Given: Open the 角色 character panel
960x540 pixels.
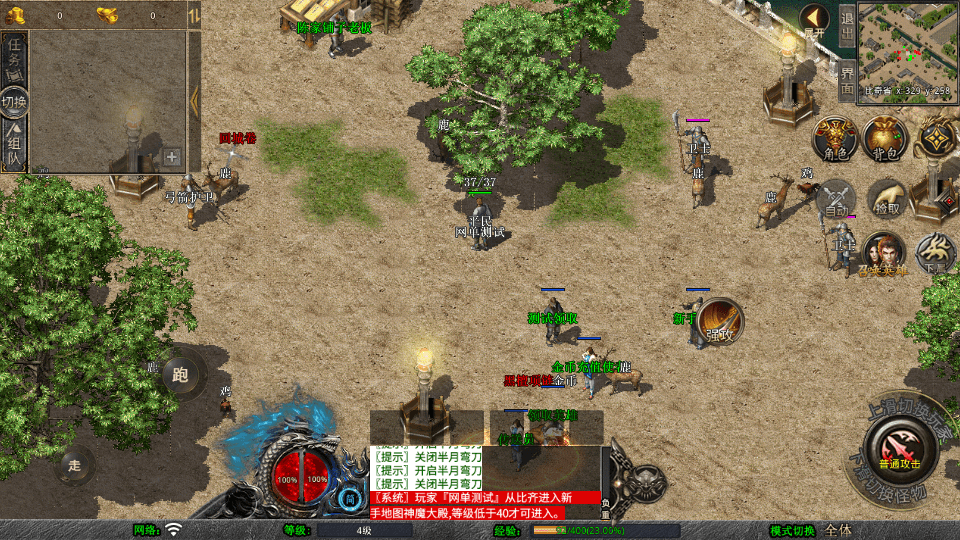Looking at the screenshot, I should pyautogui.click(x=833, y=138).
